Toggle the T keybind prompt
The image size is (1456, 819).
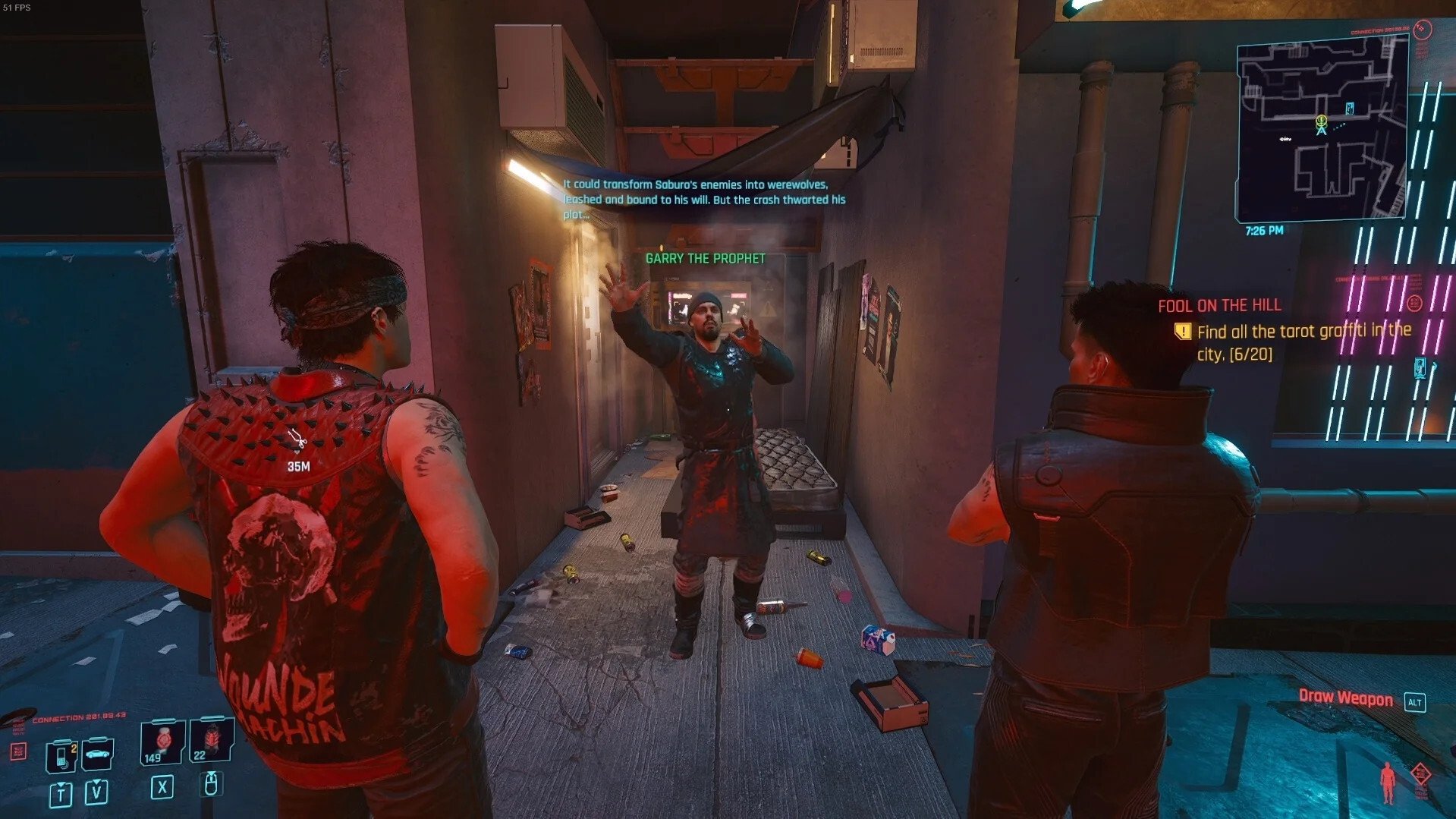point(61,794)
